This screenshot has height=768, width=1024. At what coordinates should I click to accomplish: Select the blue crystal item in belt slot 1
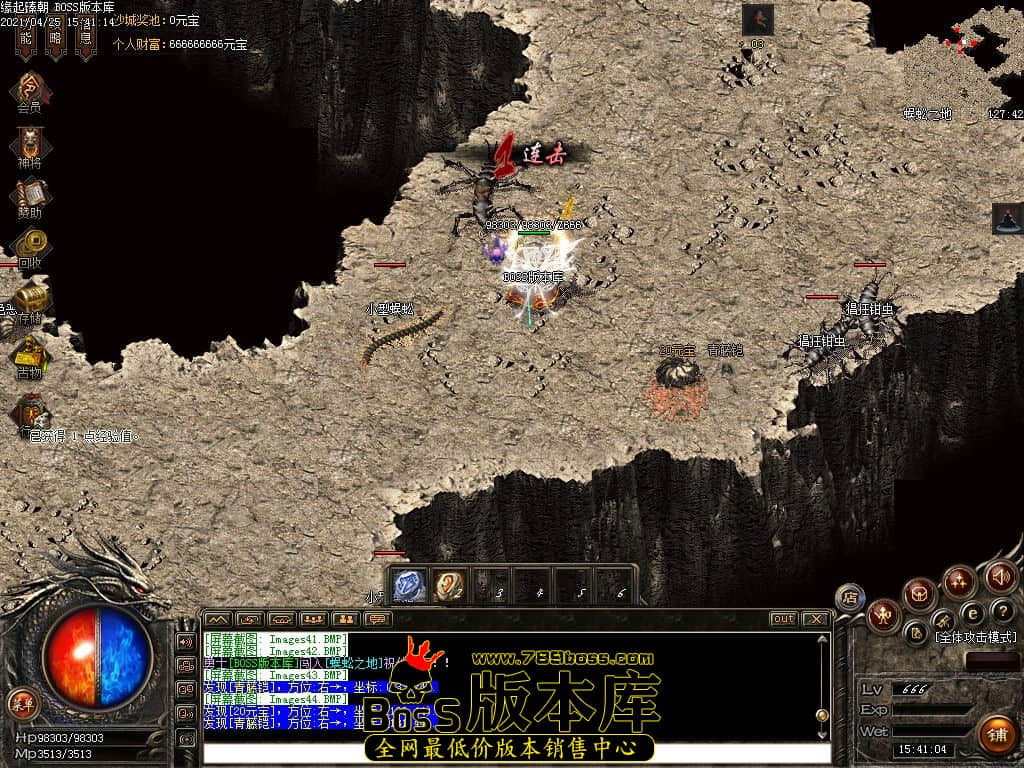click(x=409, y=585)
